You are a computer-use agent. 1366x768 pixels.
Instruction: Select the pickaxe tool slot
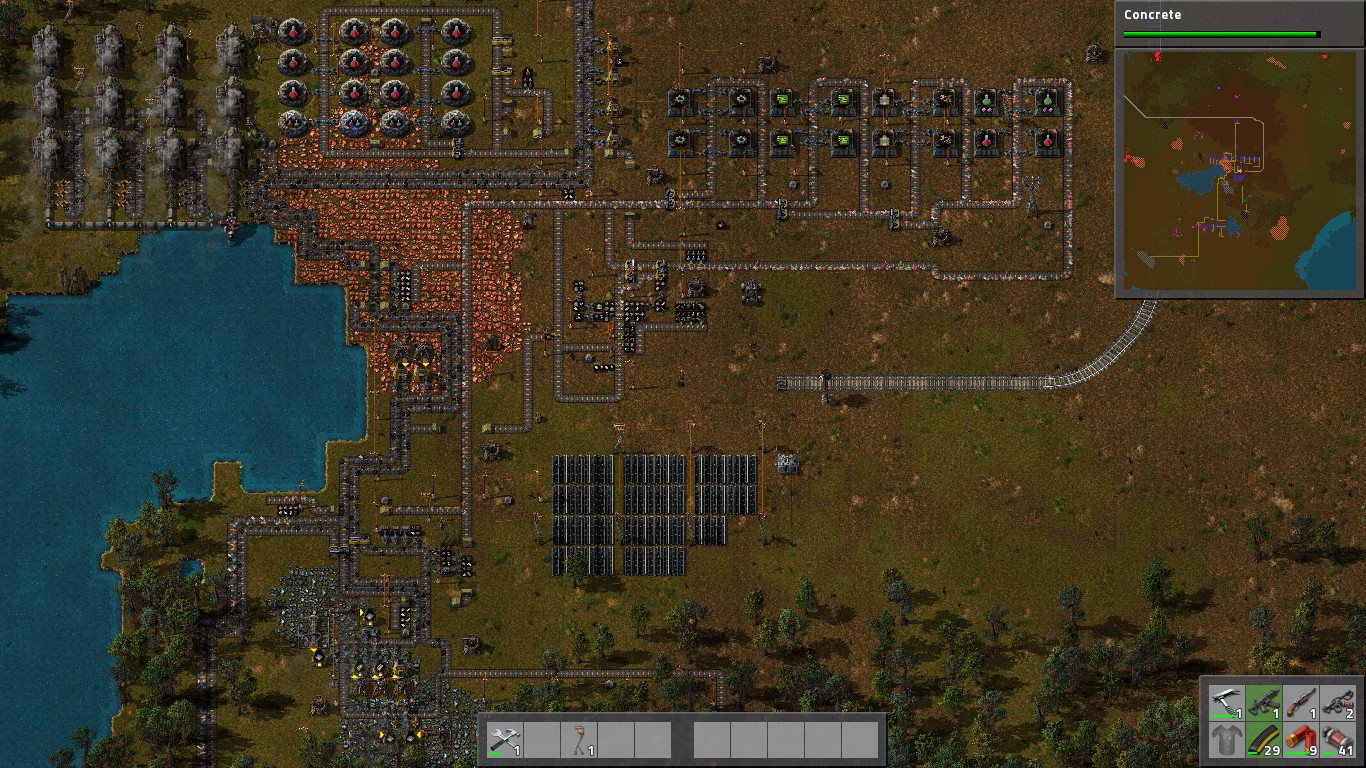point(1226,703)
